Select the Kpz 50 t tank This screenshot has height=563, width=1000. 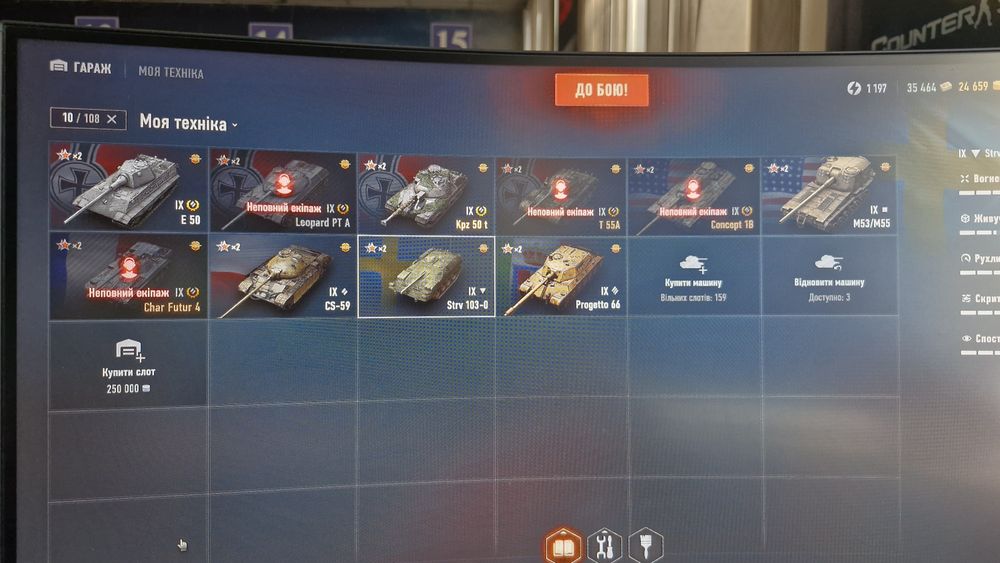tap(427, 192)
